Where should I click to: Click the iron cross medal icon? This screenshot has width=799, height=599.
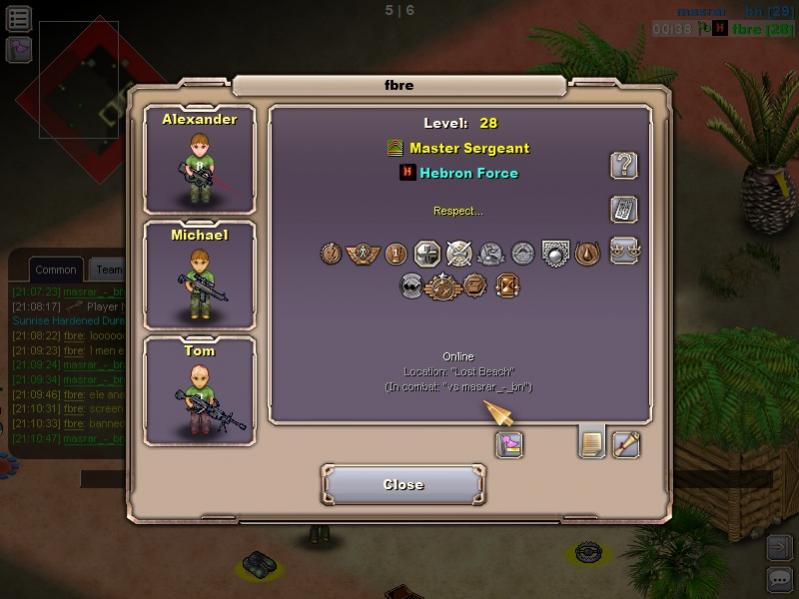(427, 254)
